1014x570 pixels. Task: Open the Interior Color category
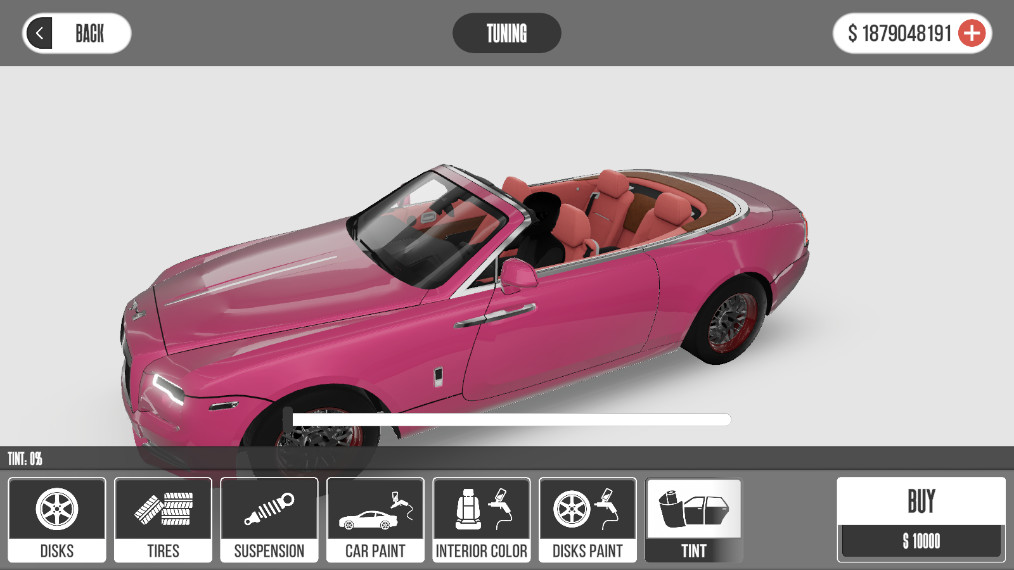tap(481, 519)
